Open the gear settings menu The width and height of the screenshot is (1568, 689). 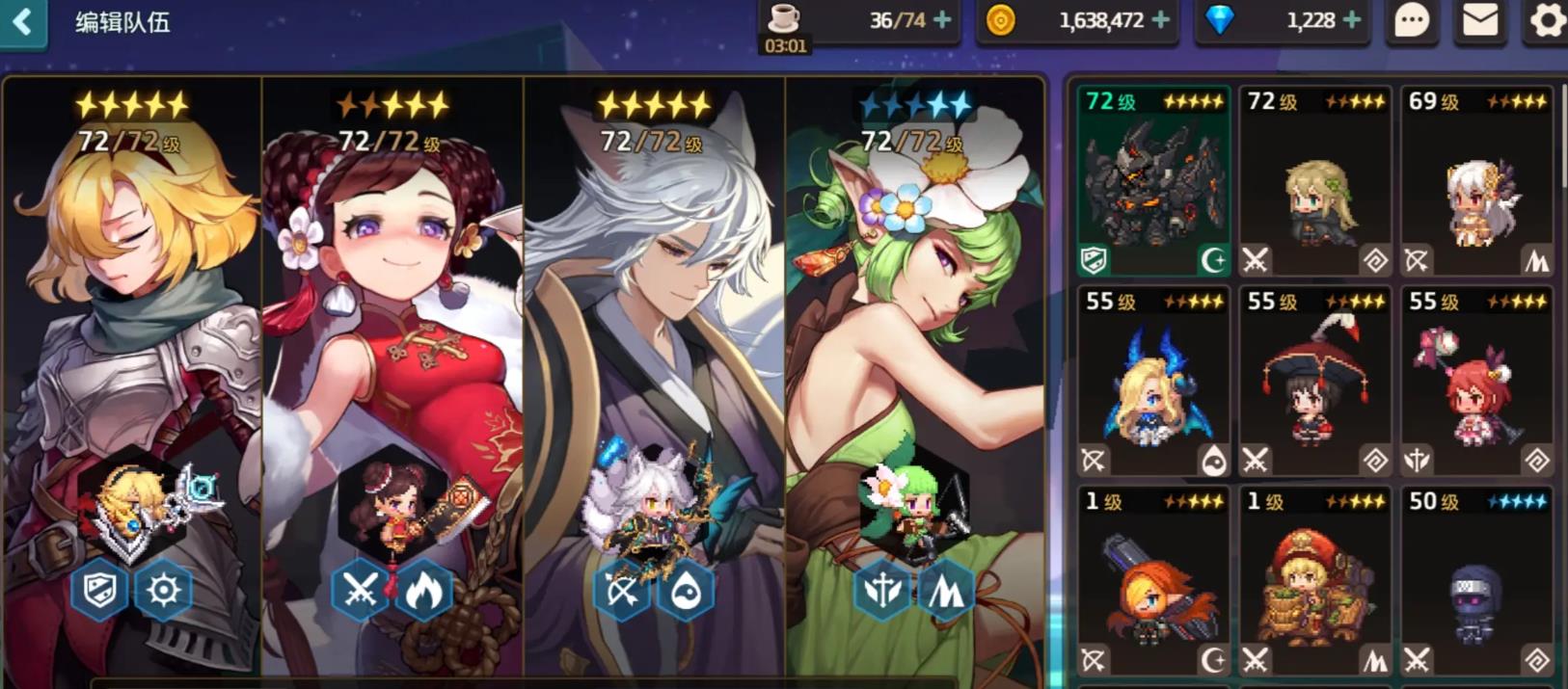click(1546, 20)
